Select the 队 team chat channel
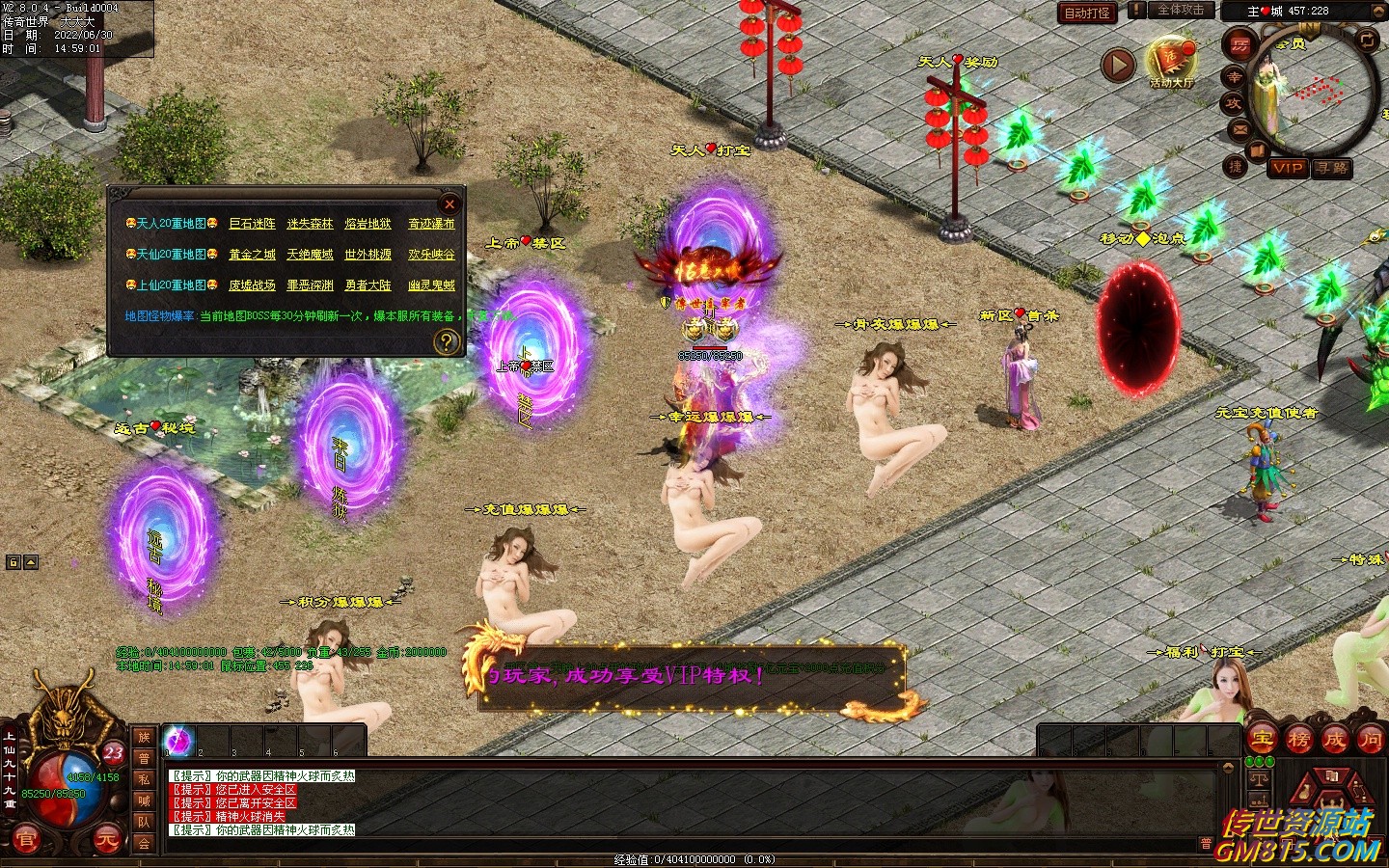1389x868 pixels. pos(144,822)
